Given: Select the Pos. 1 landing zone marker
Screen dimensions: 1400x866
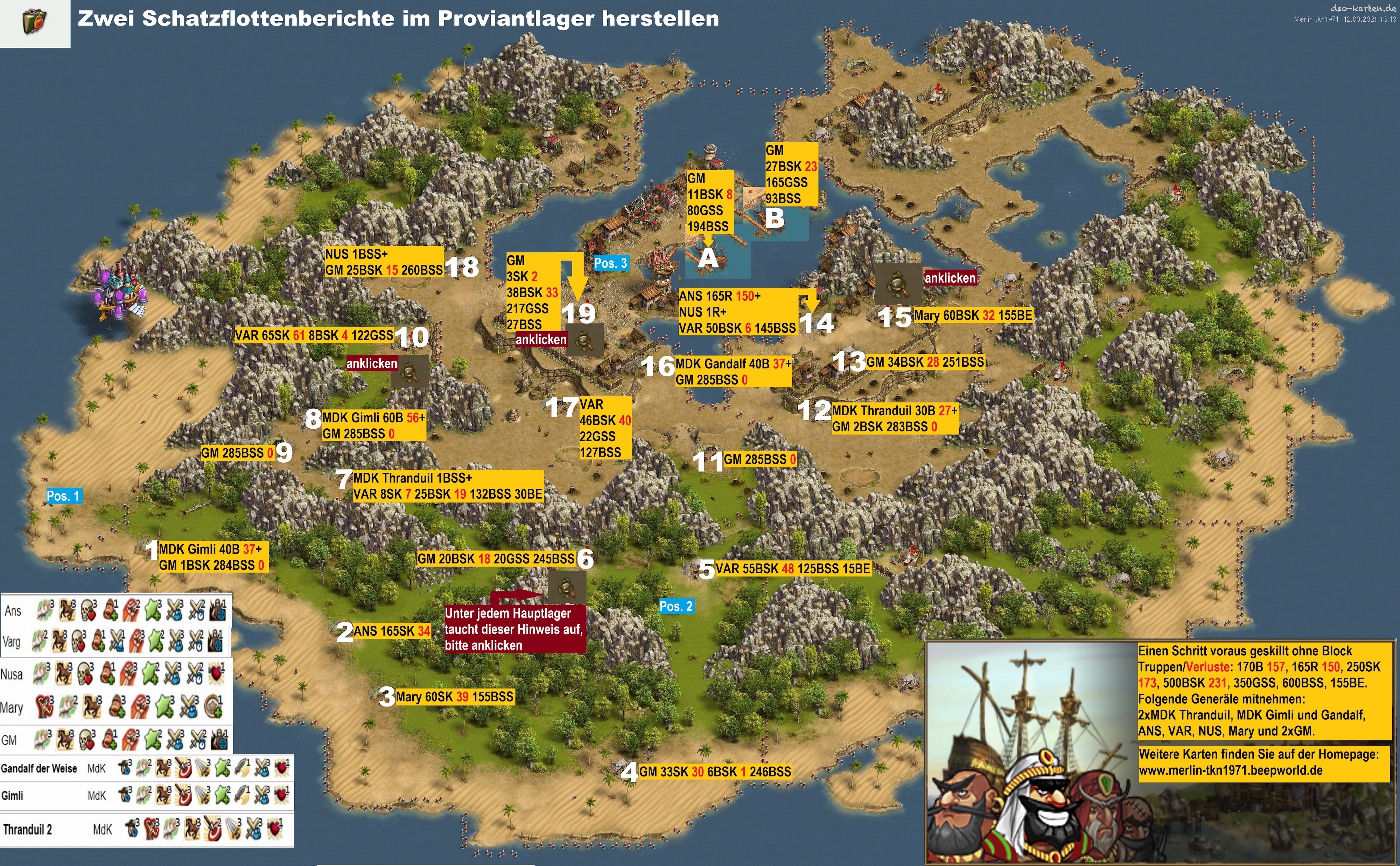Looking at the screenshot, I should click(63, 496).
